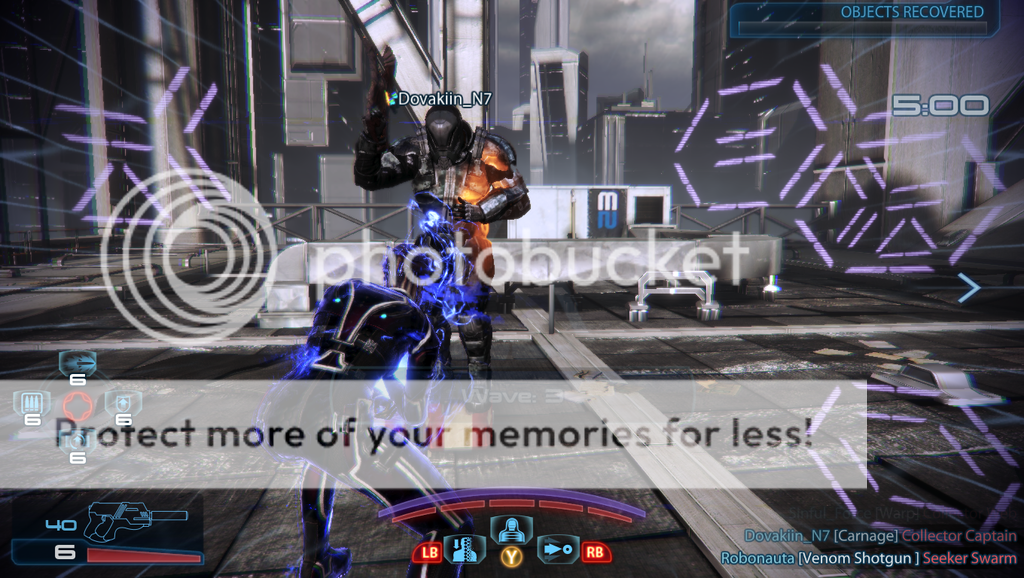Activate the shield boost survival pack icon
Viewport: 1024px width, 578px height.
(124, 403)
